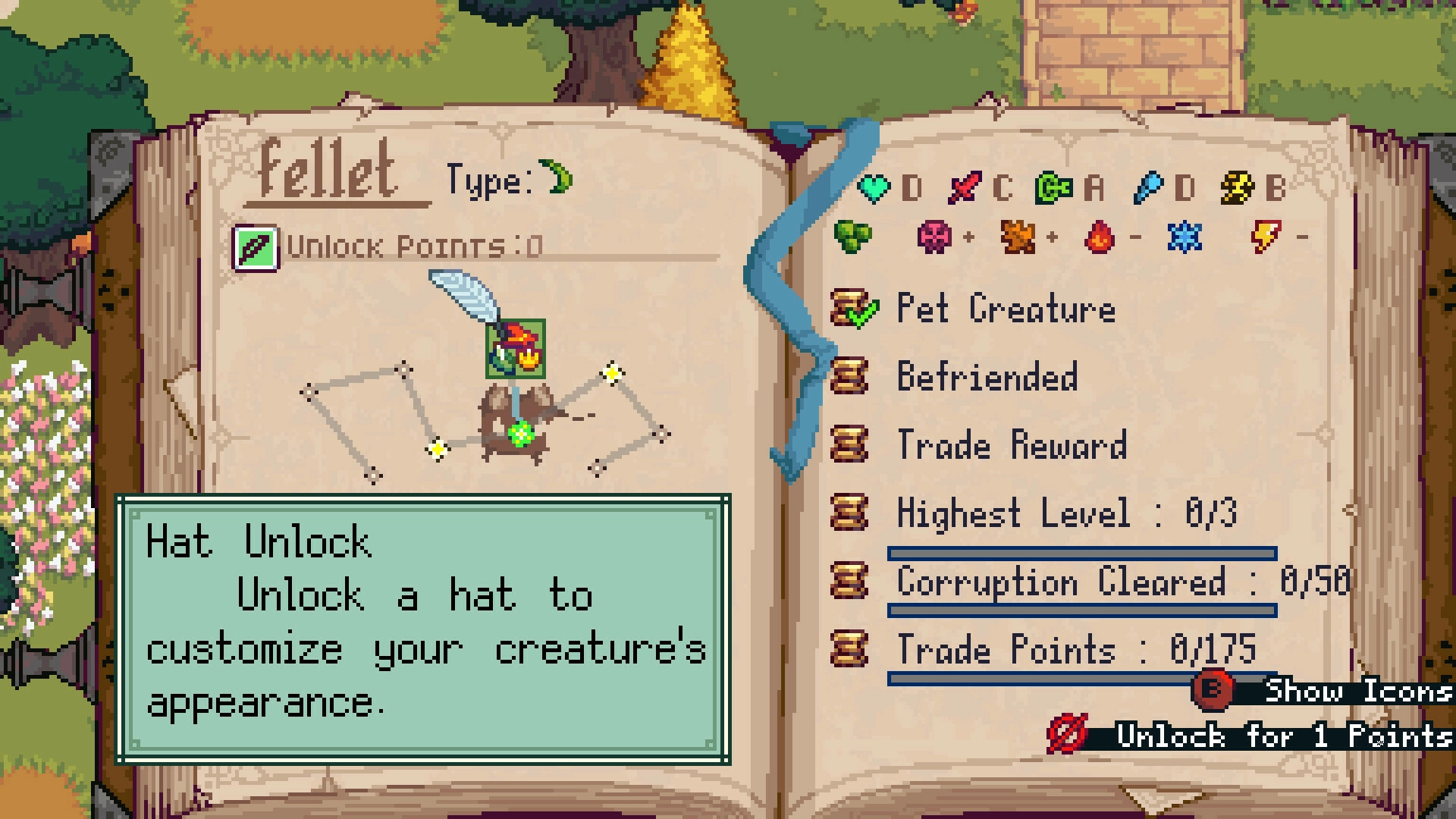Image resolution: width=1456 pixels, height=819 pixels.
Task: Select the Trade Points milestone row
Action: point(1075,650)
